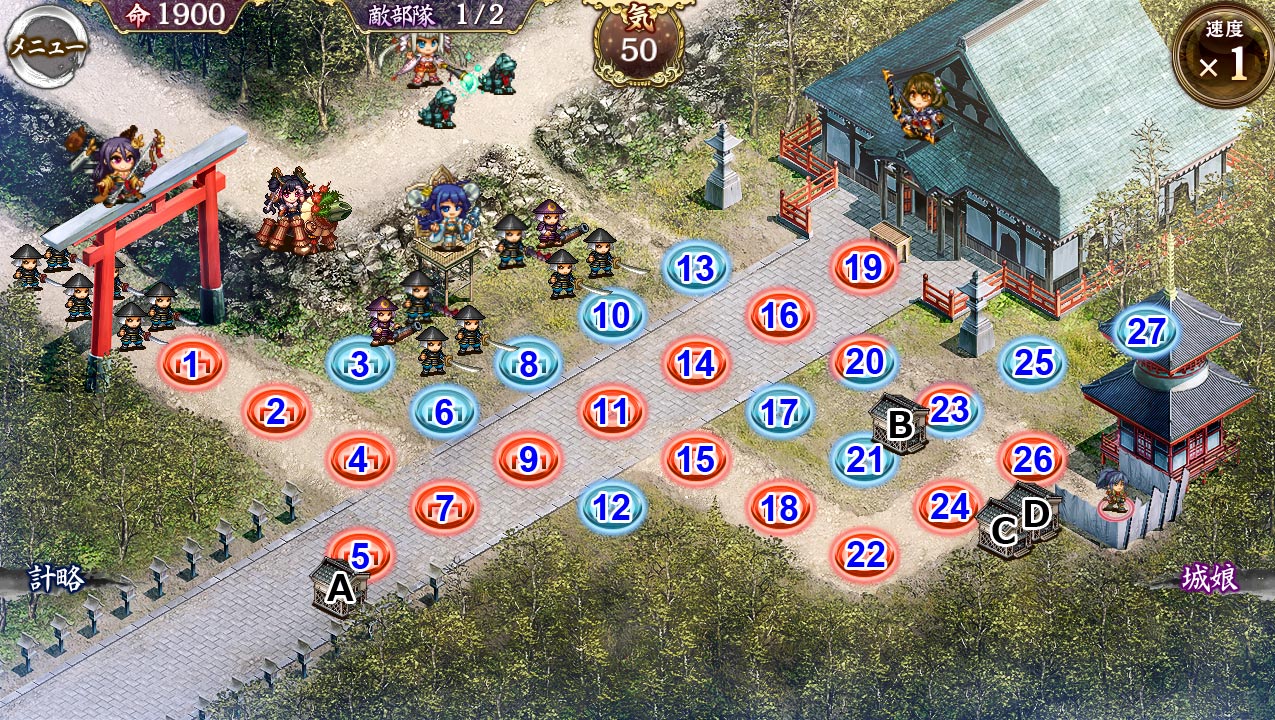The height and width of the screenshot is (720, 1275).
Task: Pick red deployment tile 14
Action: coord(696,364)
